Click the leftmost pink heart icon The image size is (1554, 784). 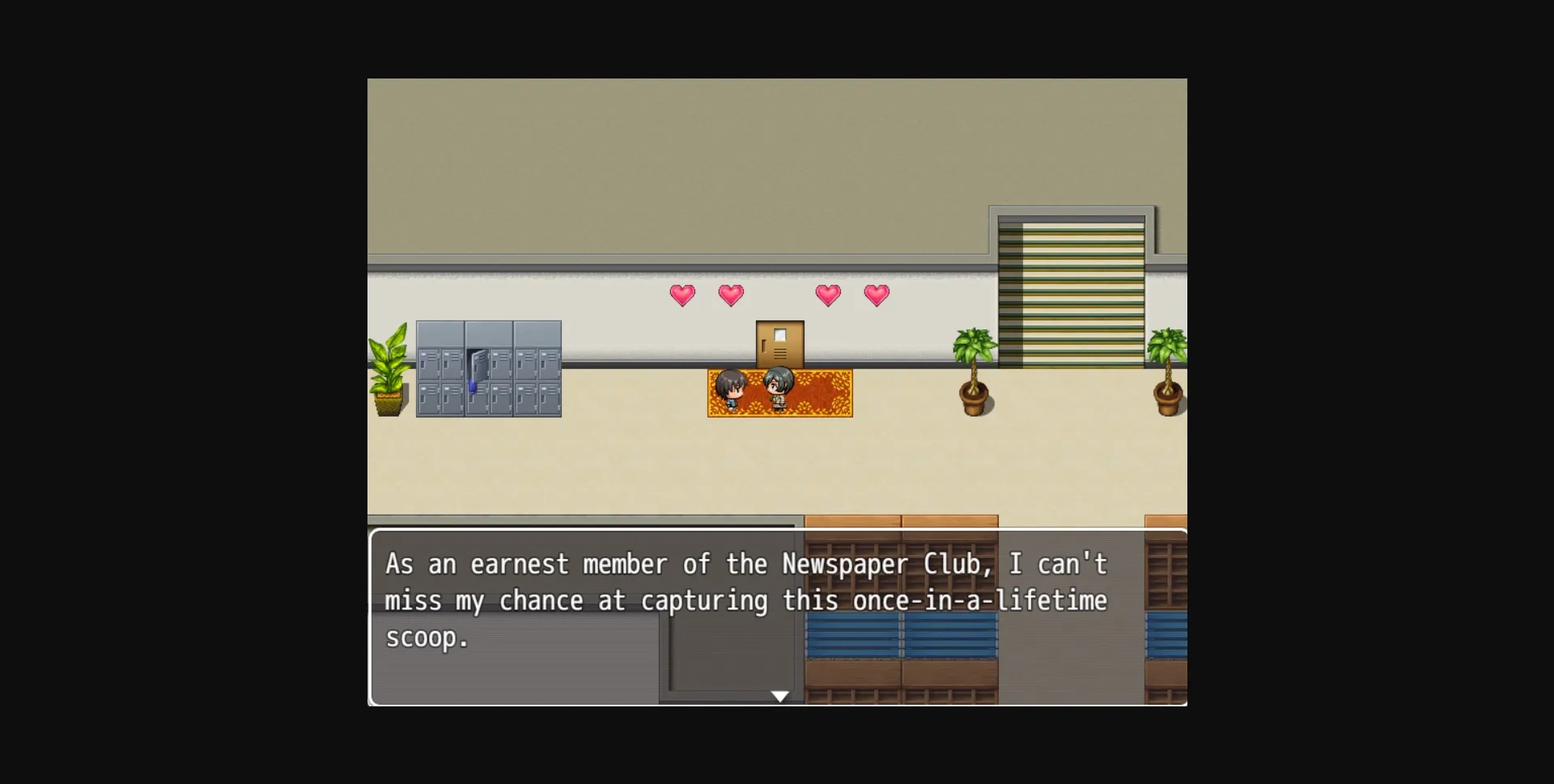coord(682,295)
